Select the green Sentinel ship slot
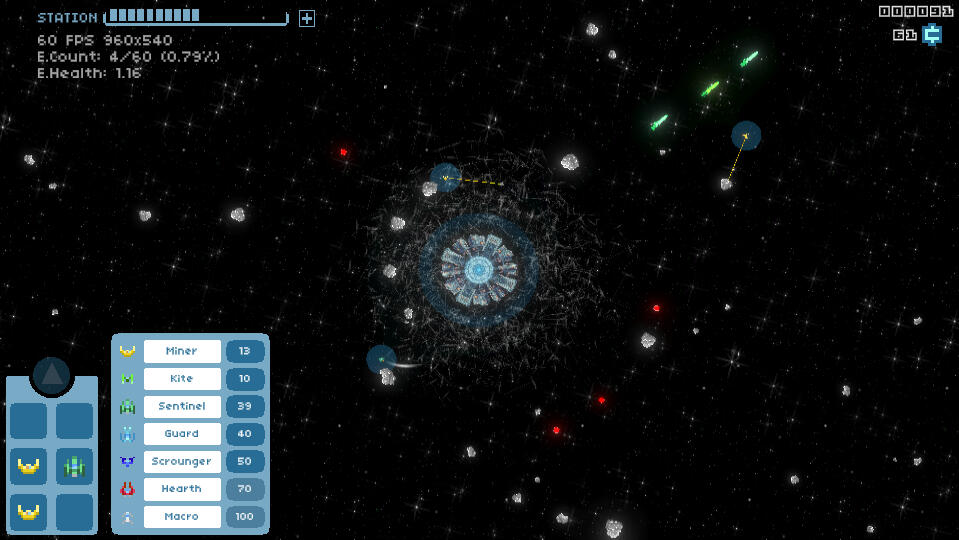Viewport: 959px width, 540px height. pos(75,466)
